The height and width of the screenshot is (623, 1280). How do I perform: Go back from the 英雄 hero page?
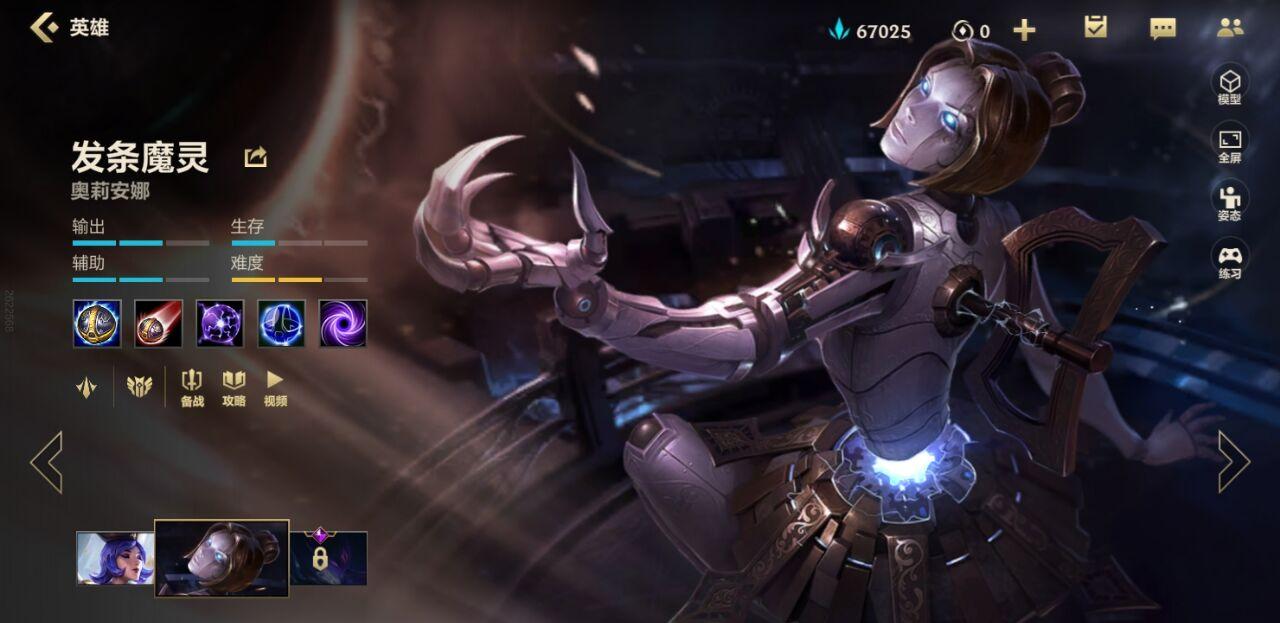(x=44, y=27)
